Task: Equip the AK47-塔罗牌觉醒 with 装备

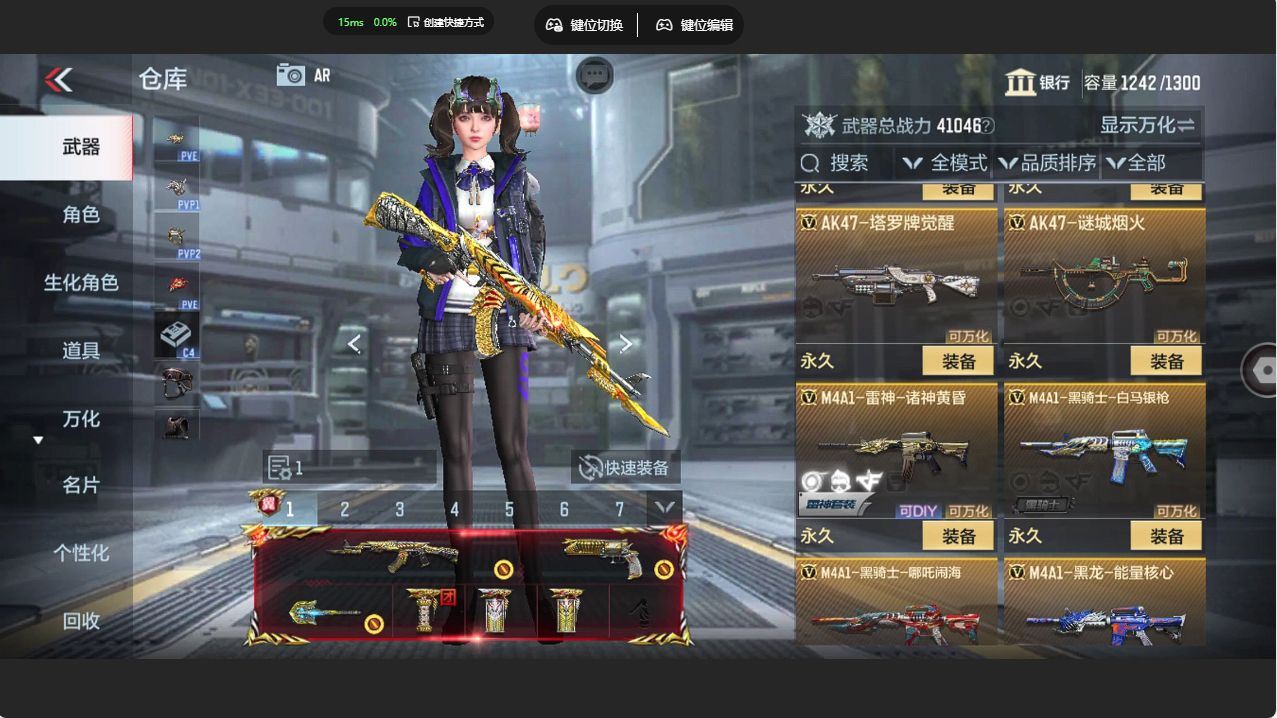Action: point(958,361)
